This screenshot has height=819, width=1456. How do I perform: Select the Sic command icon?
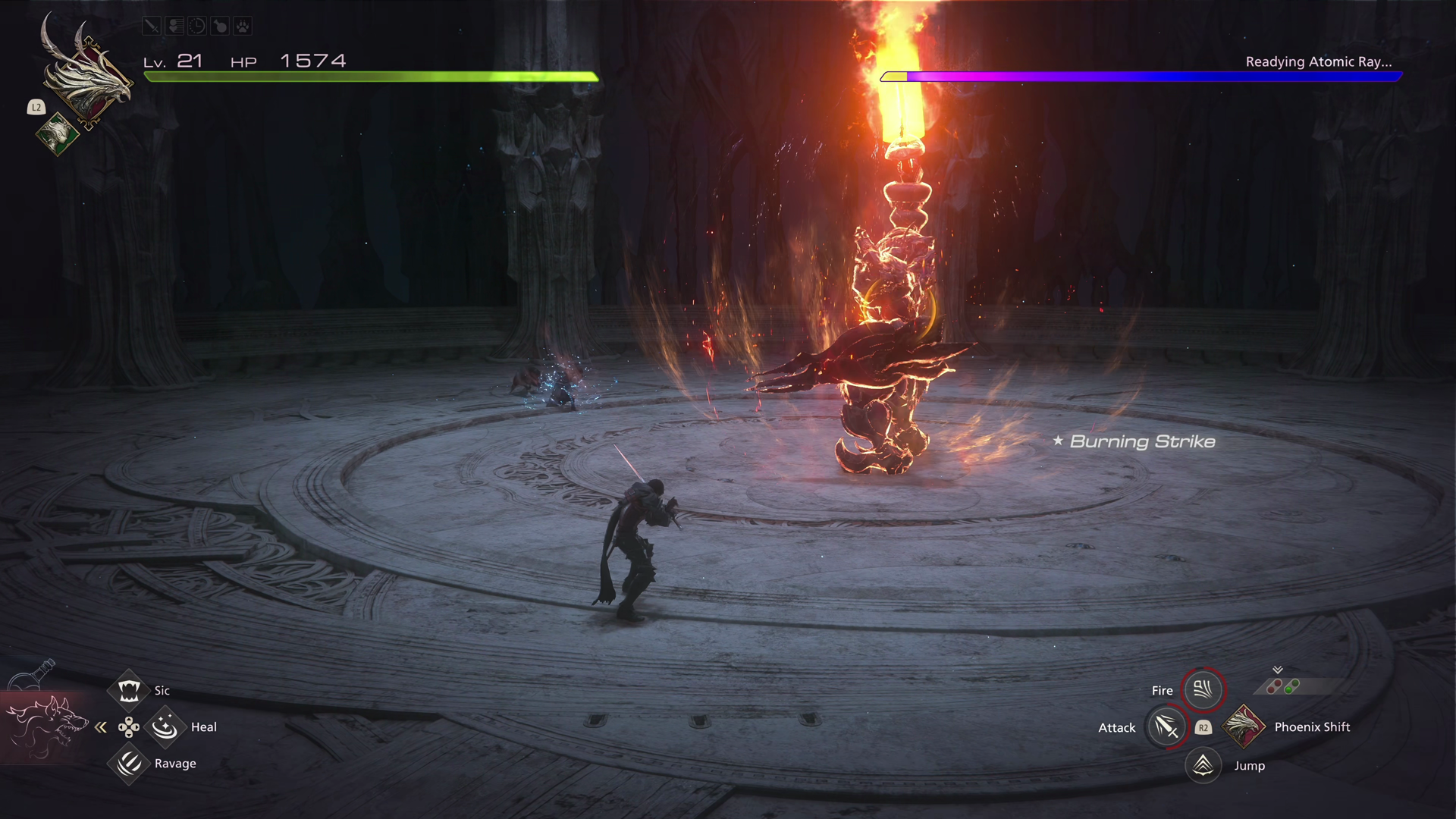coord(129,690)
